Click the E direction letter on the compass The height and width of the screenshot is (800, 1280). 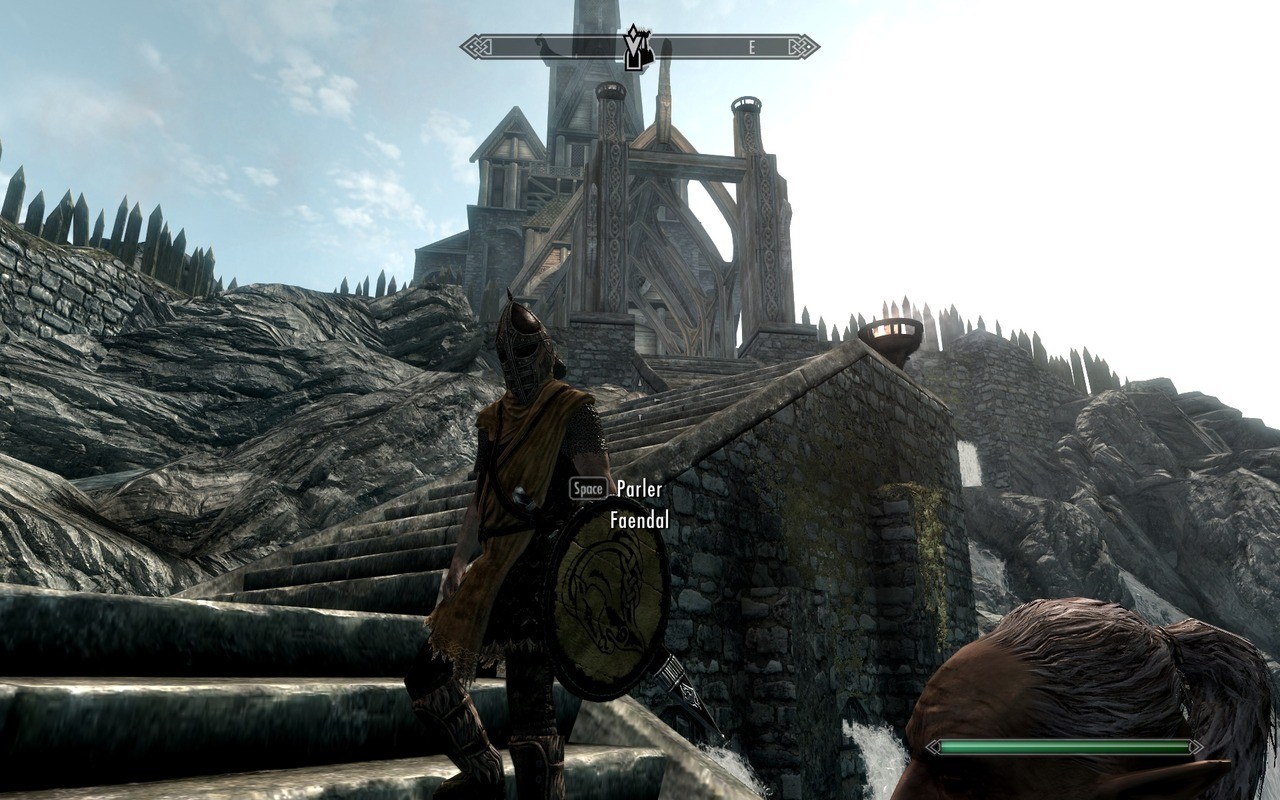(751, 44)
